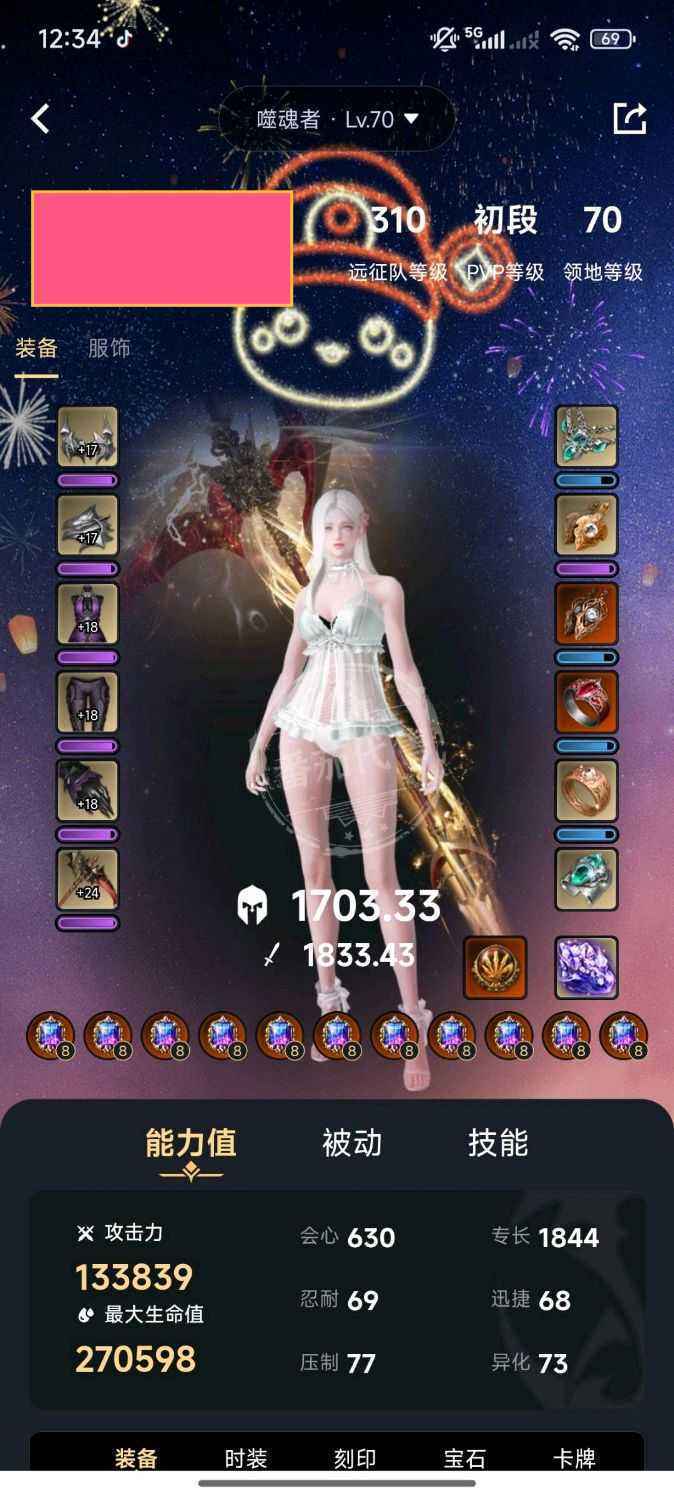Screen dimensions: 674x1500
Task: Inspect the purple chest armor slot
Action: [88, 613]
